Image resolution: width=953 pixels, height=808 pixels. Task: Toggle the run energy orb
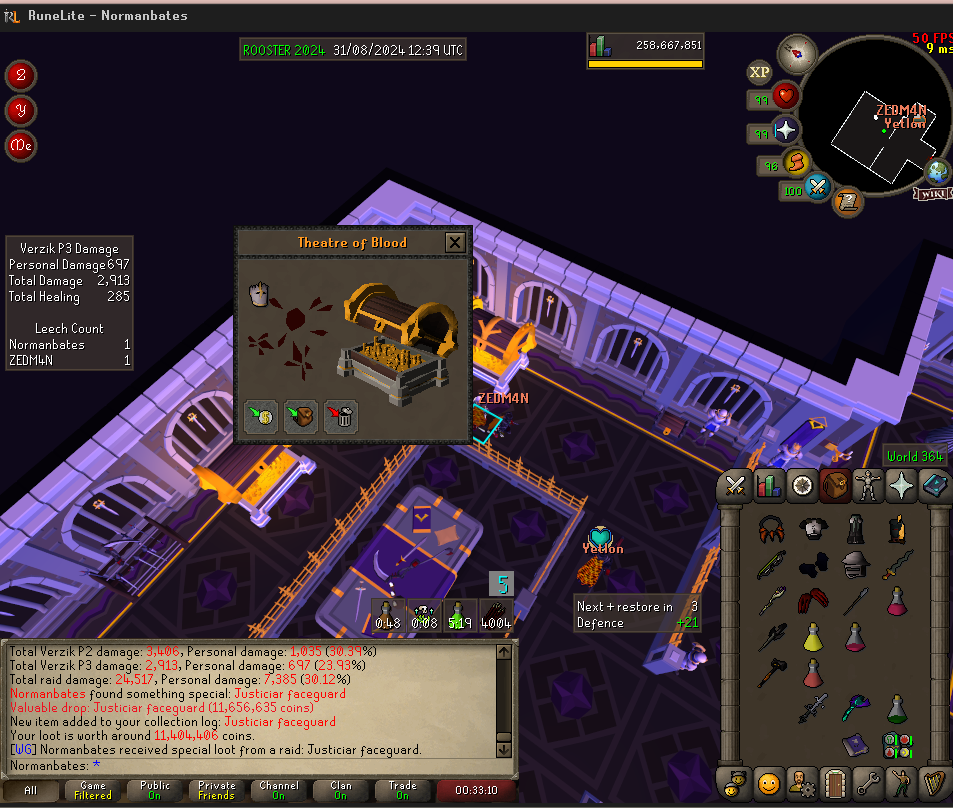tap(795, 162)
